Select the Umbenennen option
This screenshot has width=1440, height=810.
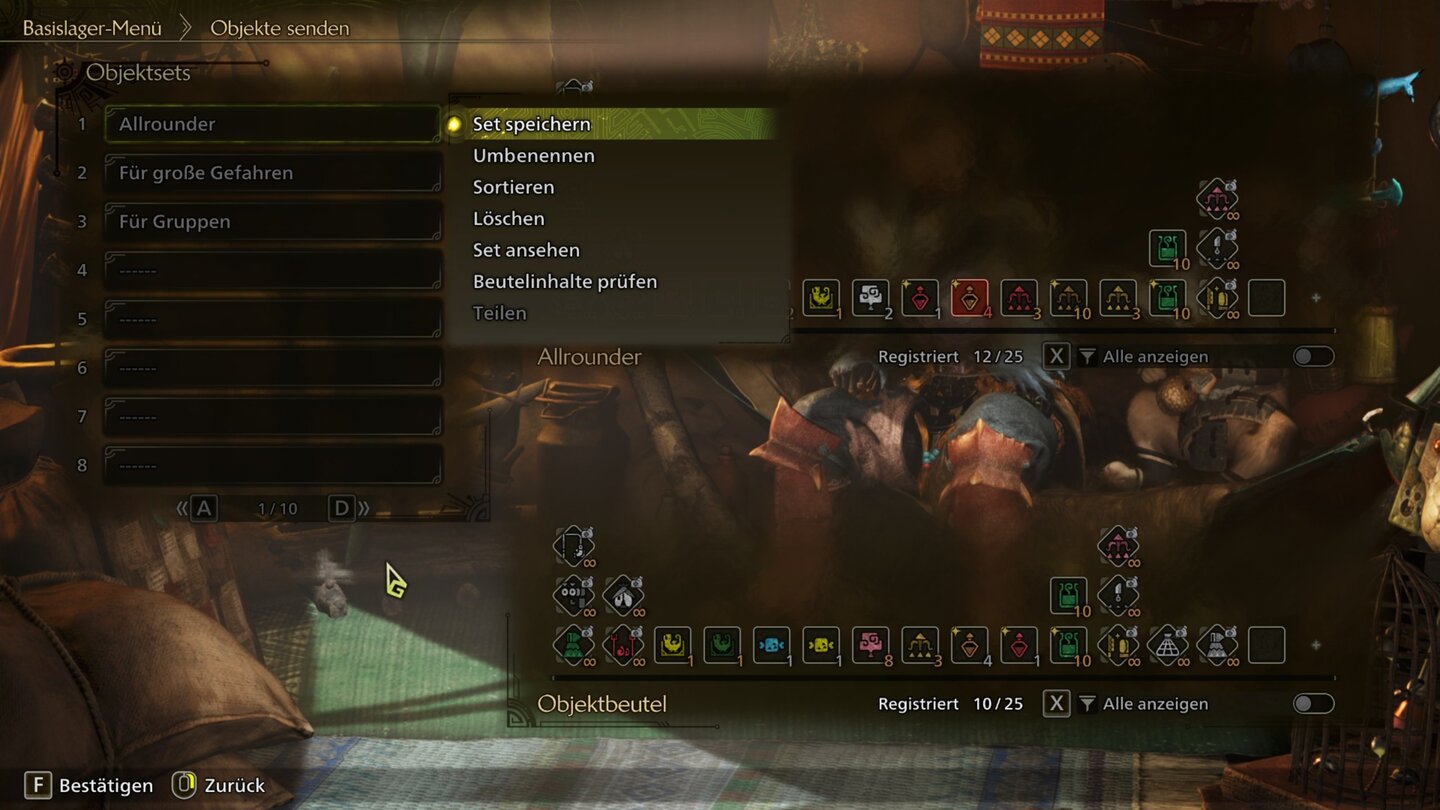[533, 156]
